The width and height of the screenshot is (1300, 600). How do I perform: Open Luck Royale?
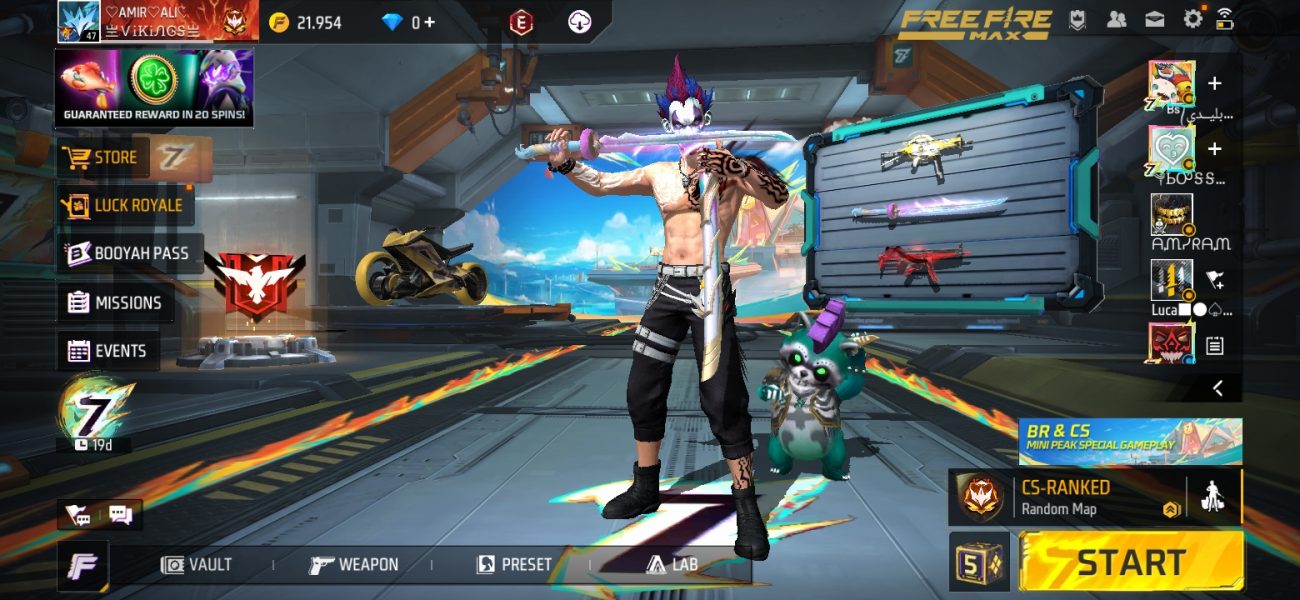tap(125, 205)
